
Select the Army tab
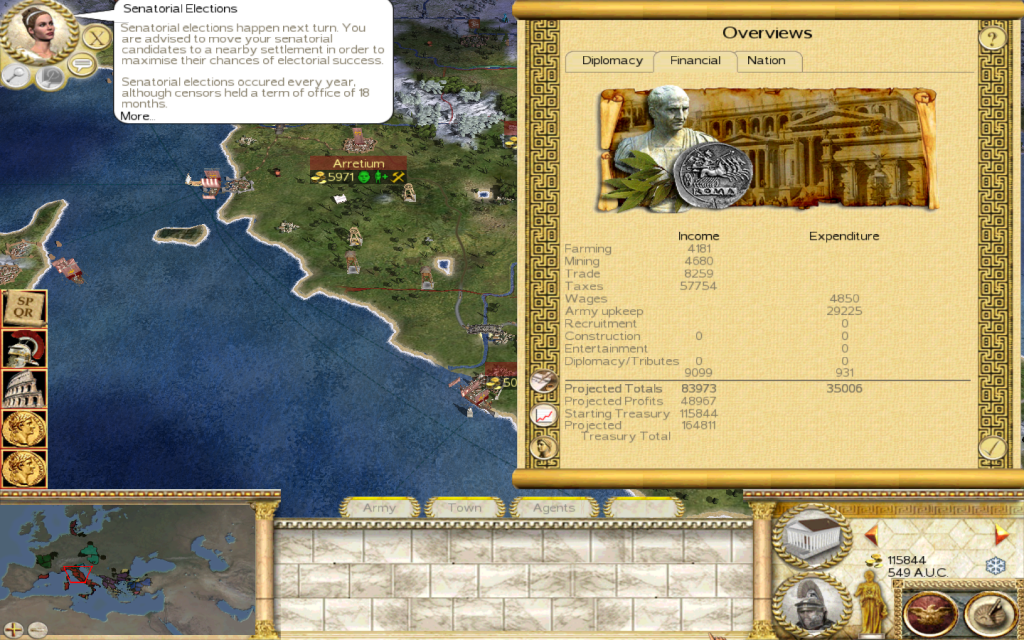coord(379,508)
